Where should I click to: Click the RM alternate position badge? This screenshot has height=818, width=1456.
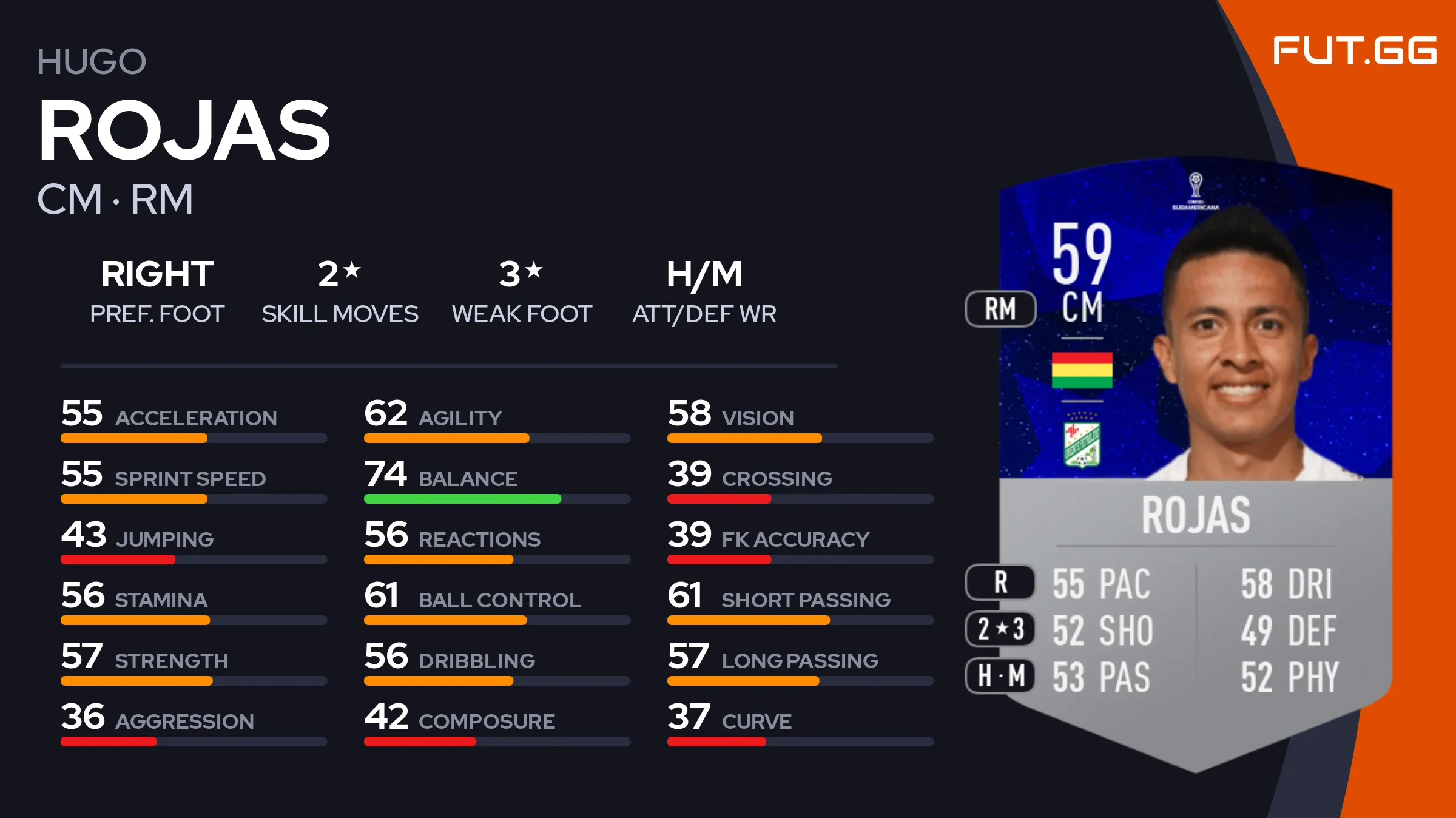click(x=1000, y=309)
